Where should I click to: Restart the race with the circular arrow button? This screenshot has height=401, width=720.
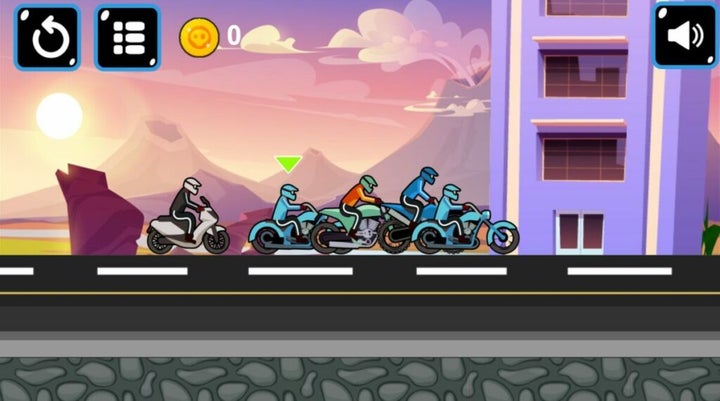pos(47,38)
